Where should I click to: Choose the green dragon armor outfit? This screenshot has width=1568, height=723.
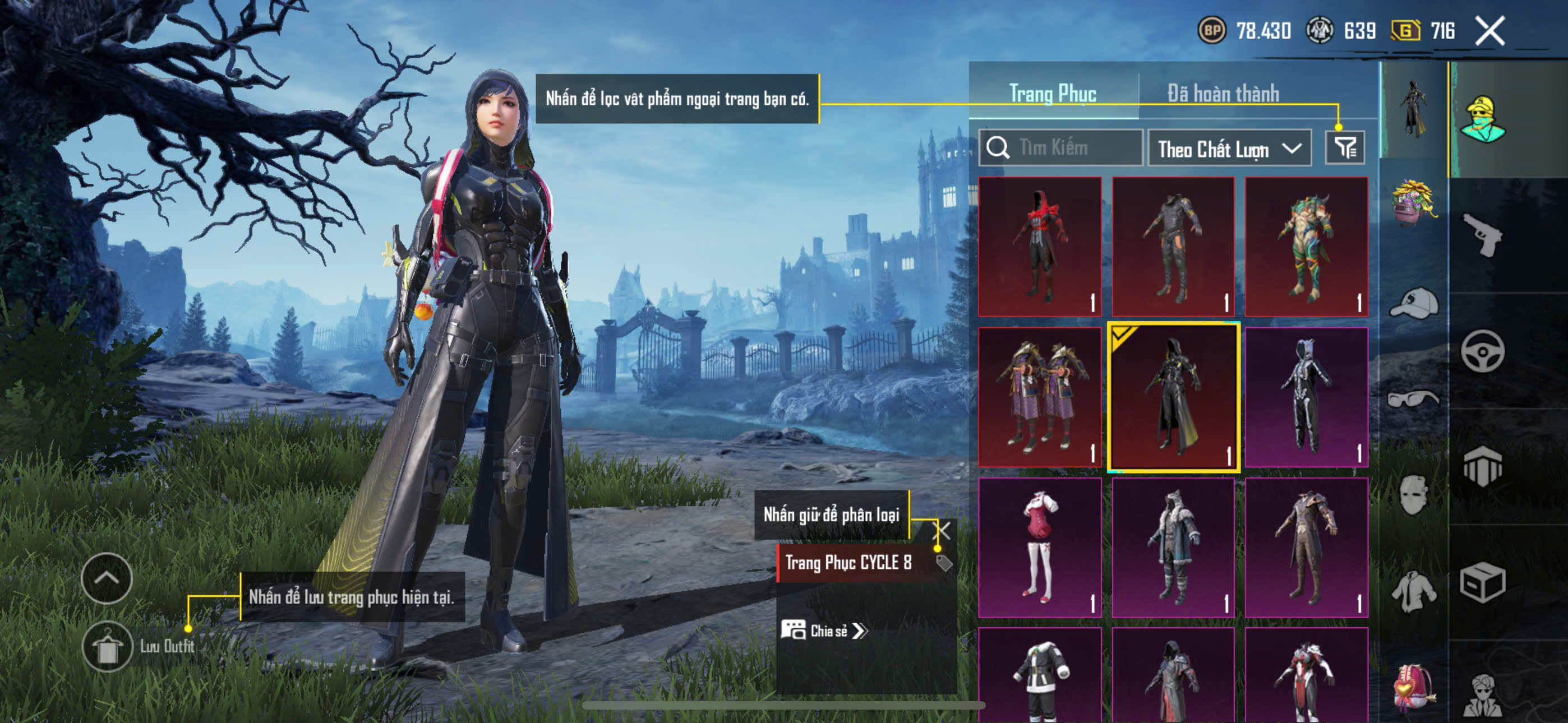click(x=1306, y=247)
